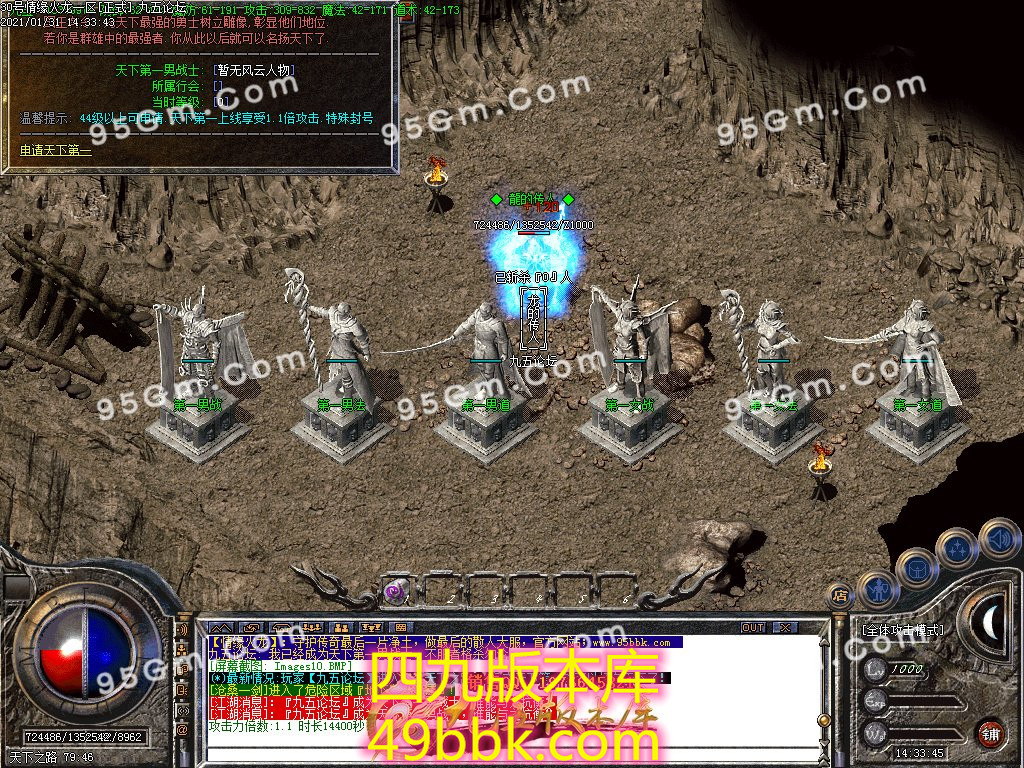Close the chat panel with the X button
Image resolution: width=1024 pixels, height=768 pixels.
[785, 627]
